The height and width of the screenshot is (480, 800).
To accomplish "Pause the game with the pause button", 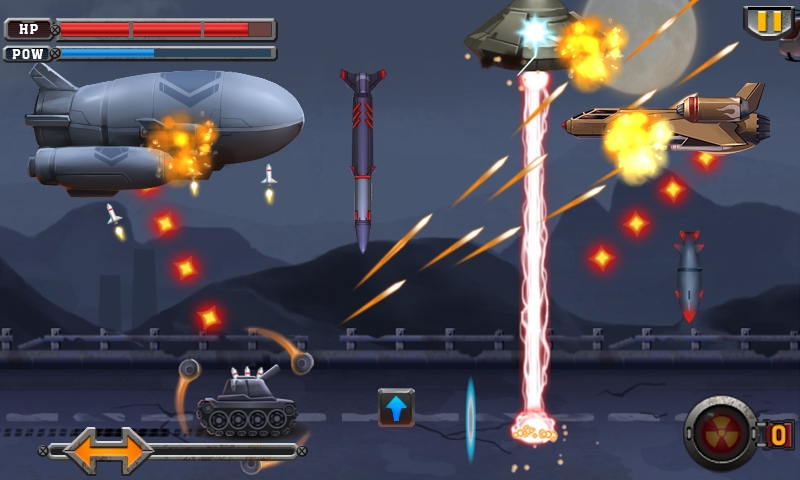I will [x=768, y=21].
